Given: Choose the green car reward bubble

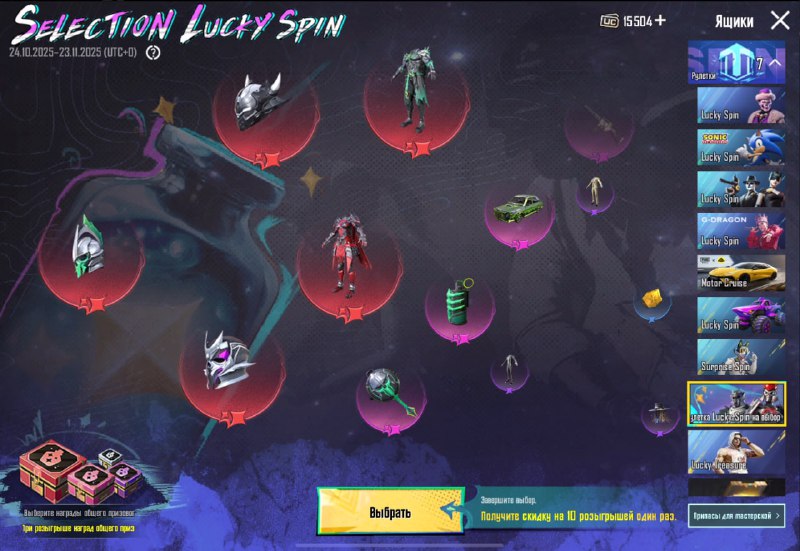Looking at the screenshot, I should 519,210.
